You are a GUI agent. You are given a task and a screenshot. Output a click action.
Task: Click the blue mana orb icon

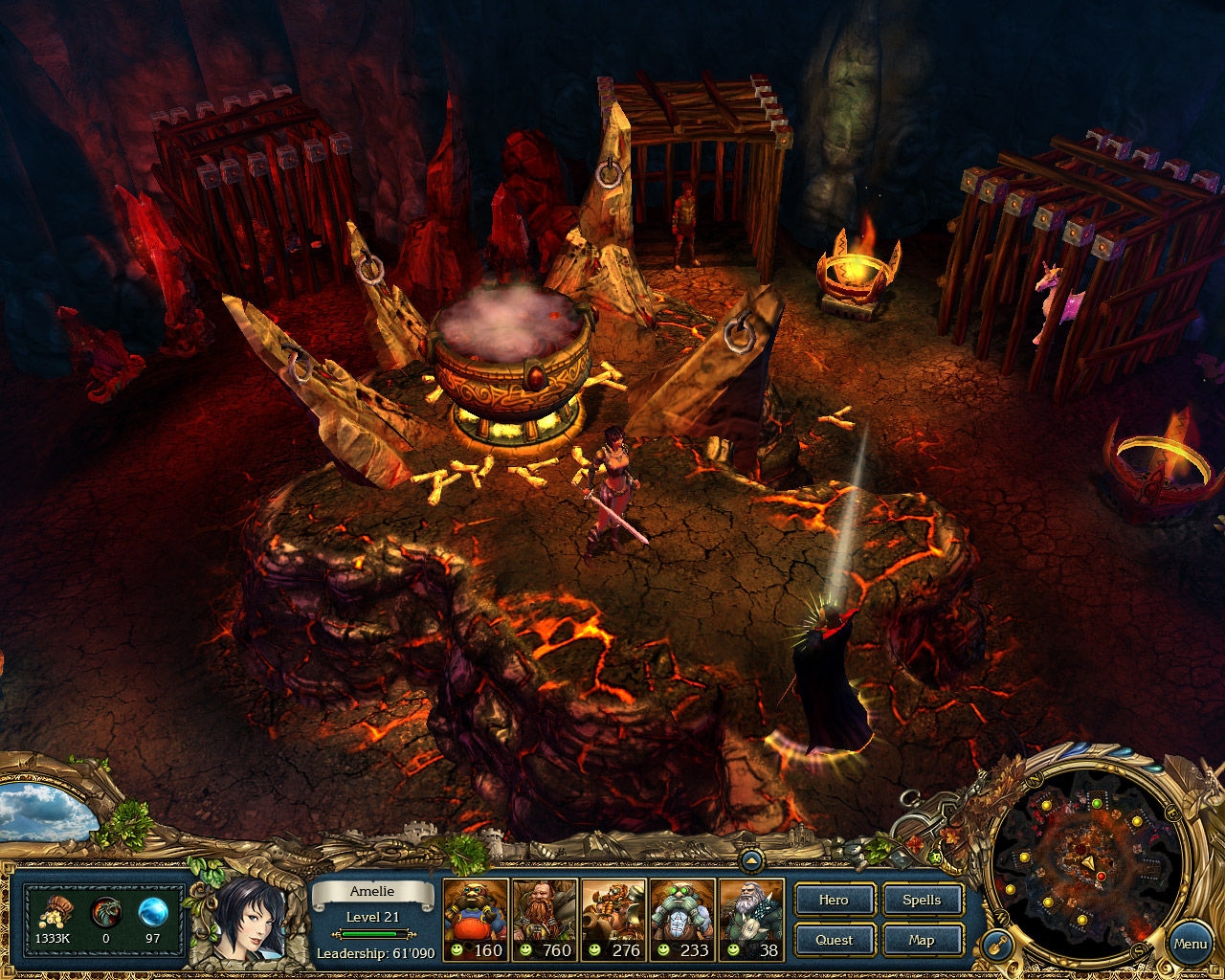click(153, 912)
